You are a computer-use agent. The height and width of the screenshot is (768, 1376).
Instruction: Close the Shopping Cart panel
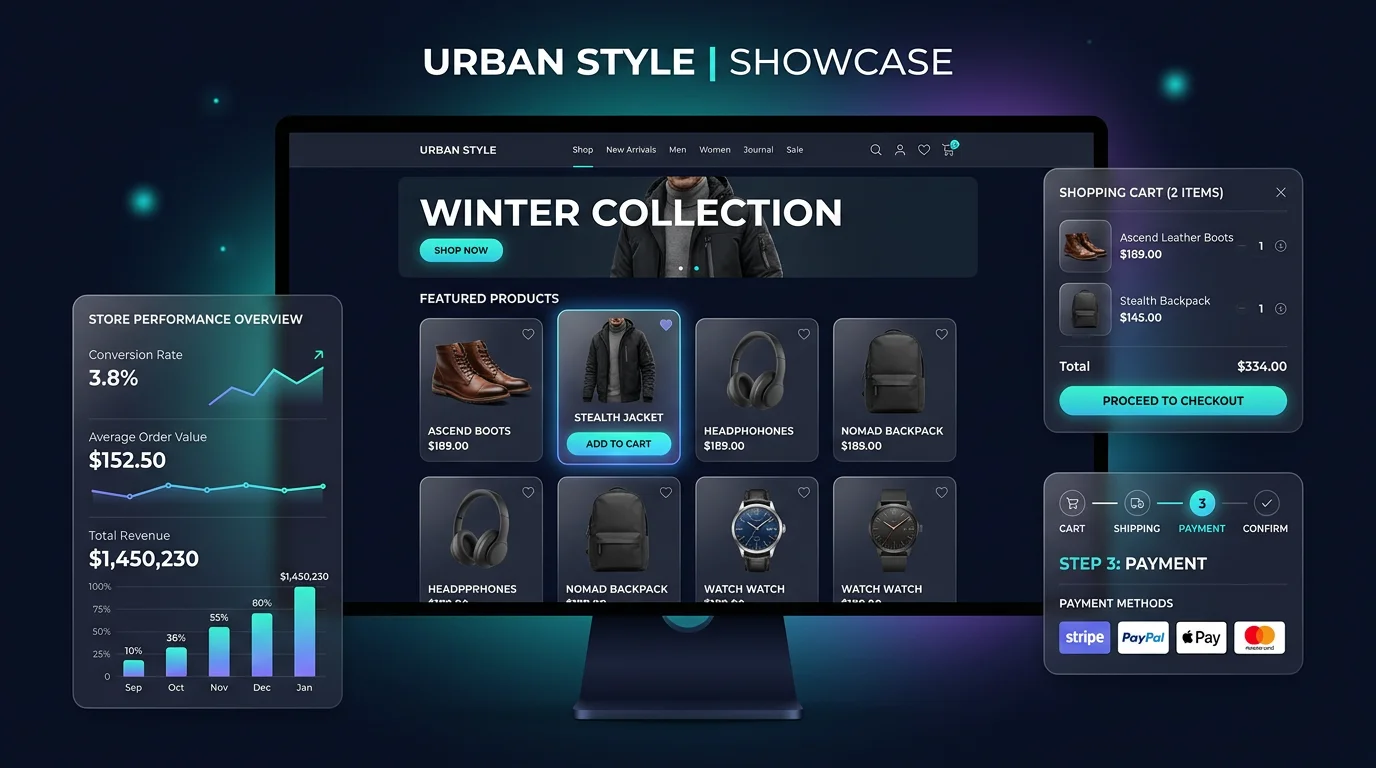1281,193
